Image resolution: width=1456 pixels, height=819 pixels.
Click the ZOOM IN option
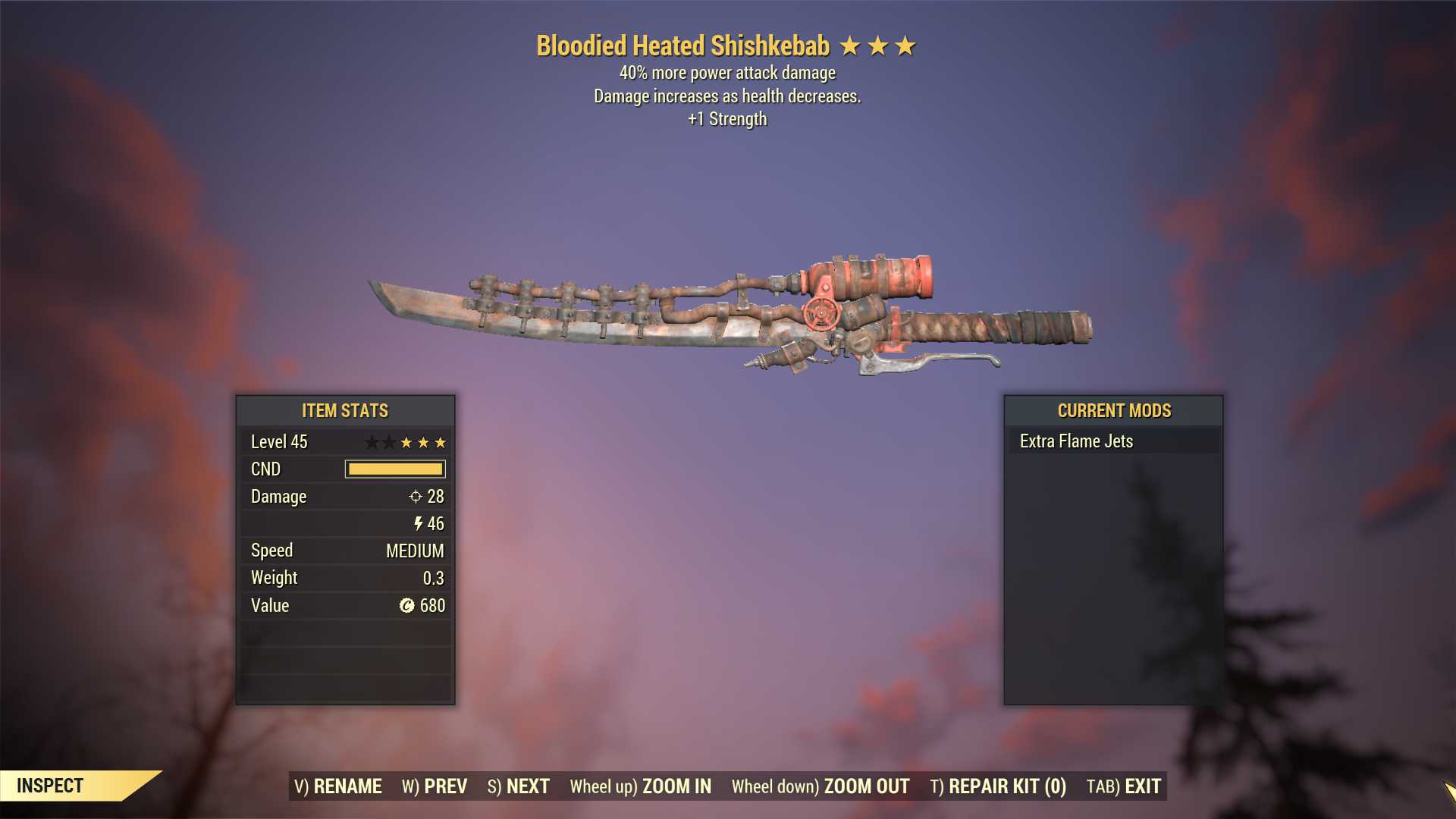tap(641, 786)
